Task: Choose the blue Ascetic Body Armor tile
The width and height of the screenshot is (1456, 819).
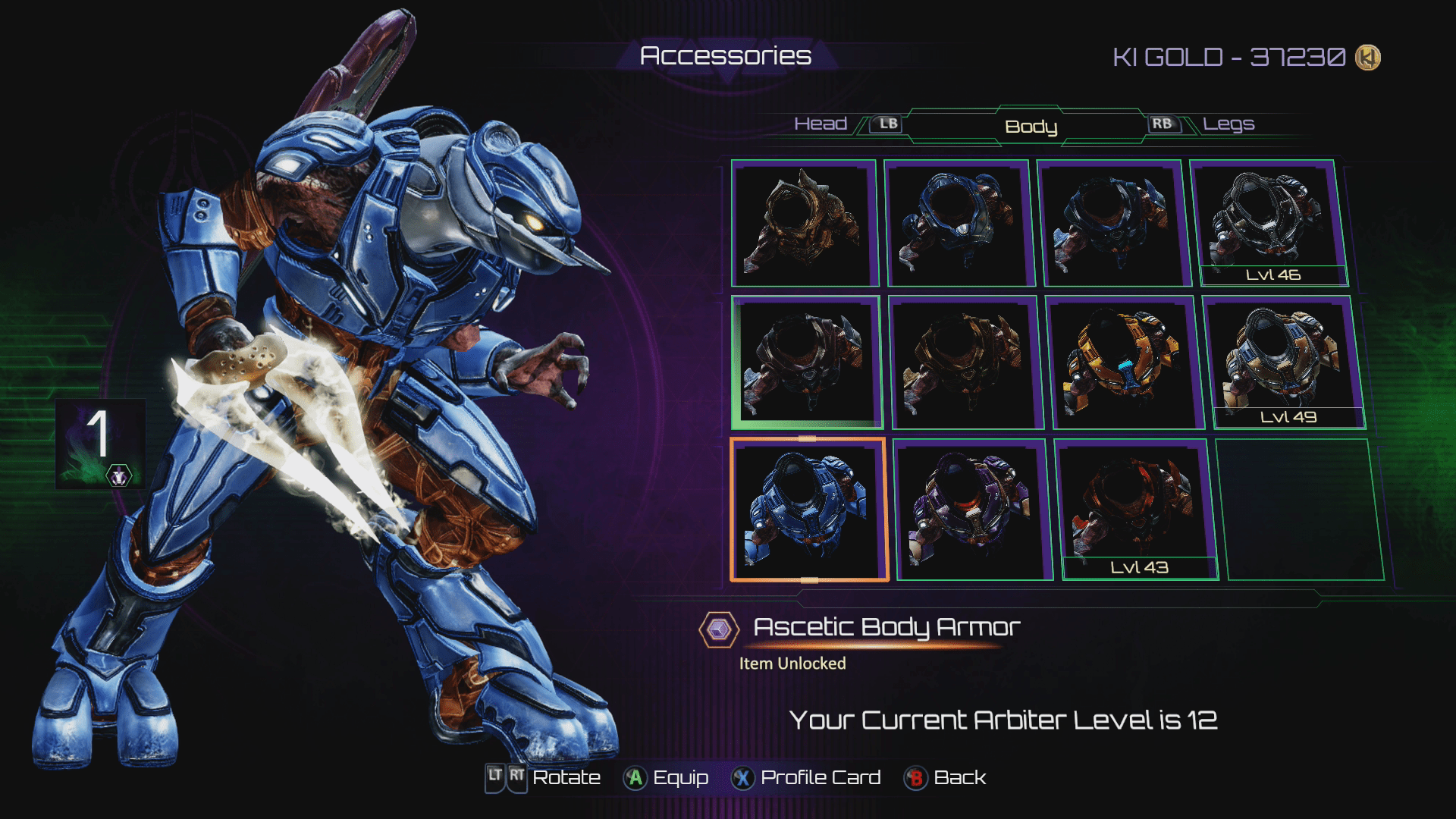Action: coord(808,510)
